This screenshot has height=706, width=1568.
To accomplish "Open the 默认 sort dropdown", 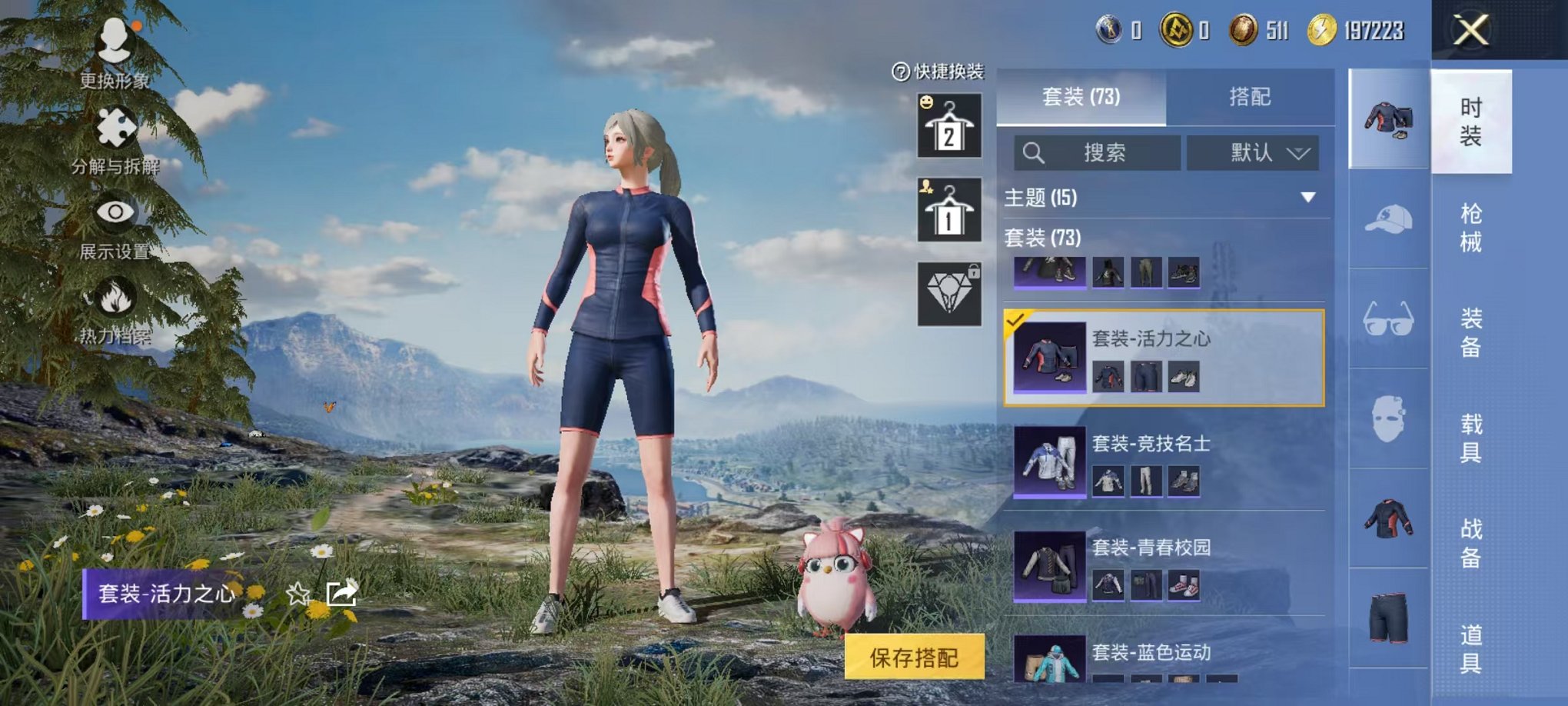I will (1253, 153).
